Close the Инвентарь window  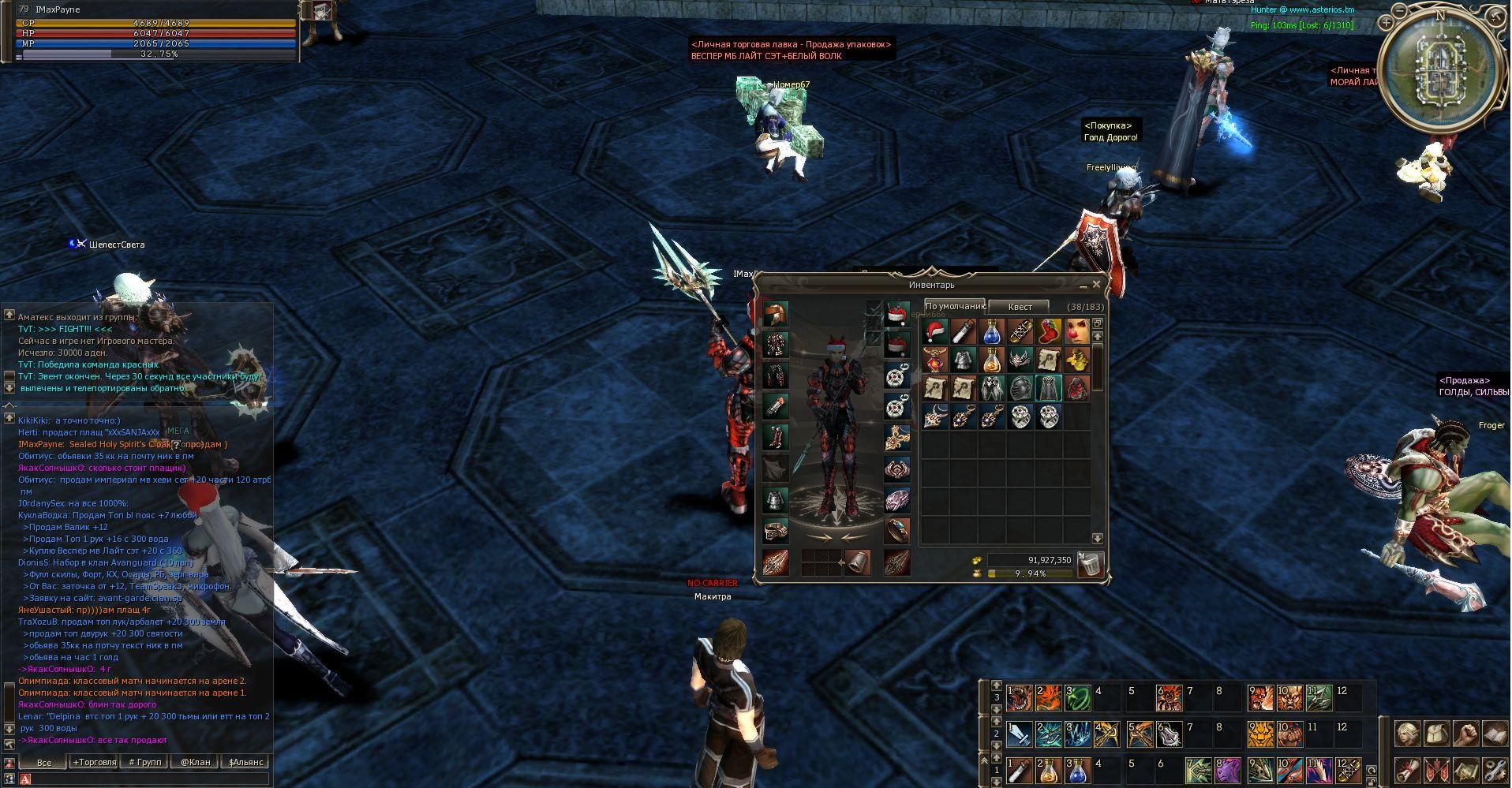pos(1097,285)
